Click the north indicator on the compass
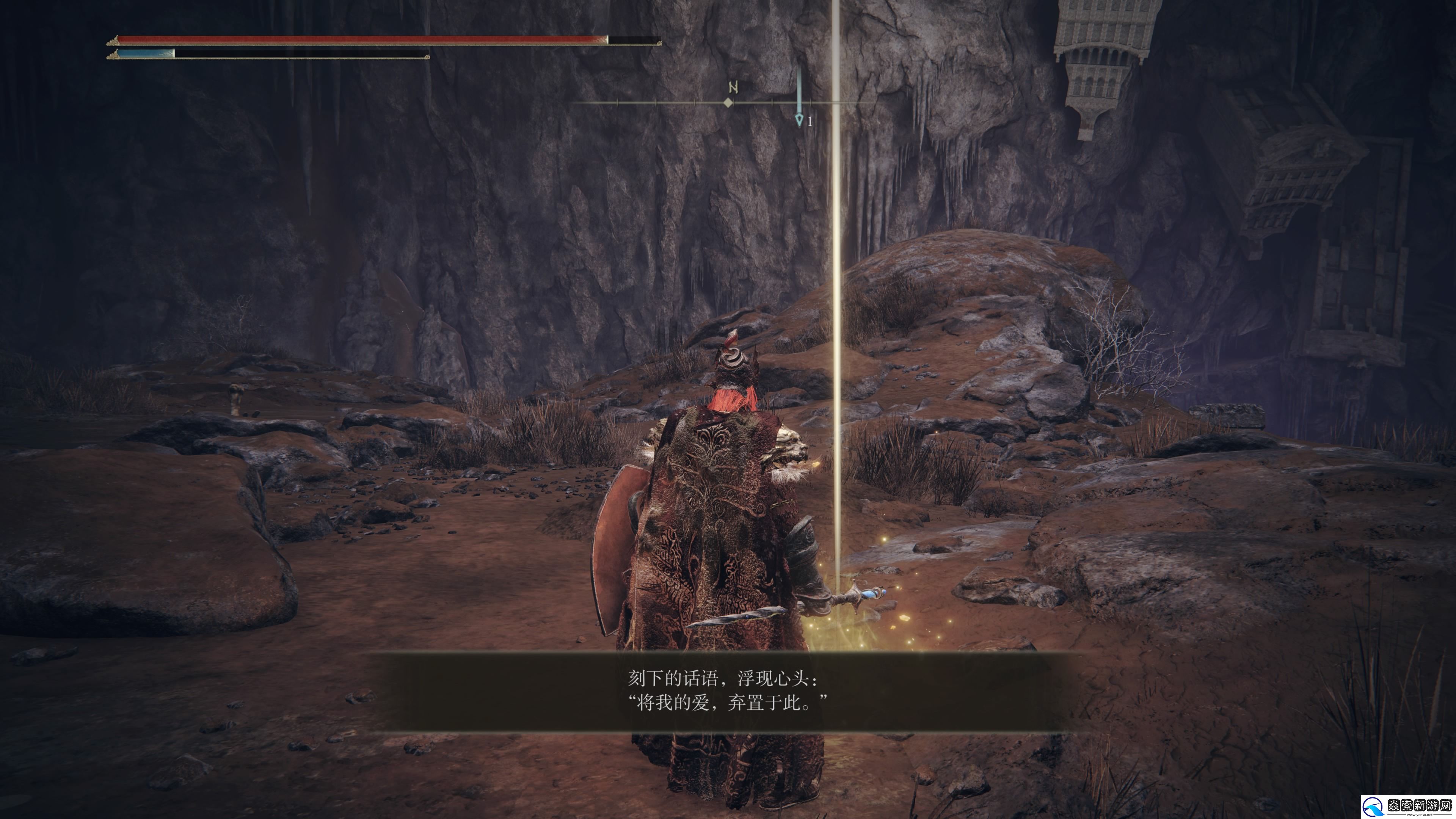This screenshot has width=1456, height=819. [x=733, y=88]
